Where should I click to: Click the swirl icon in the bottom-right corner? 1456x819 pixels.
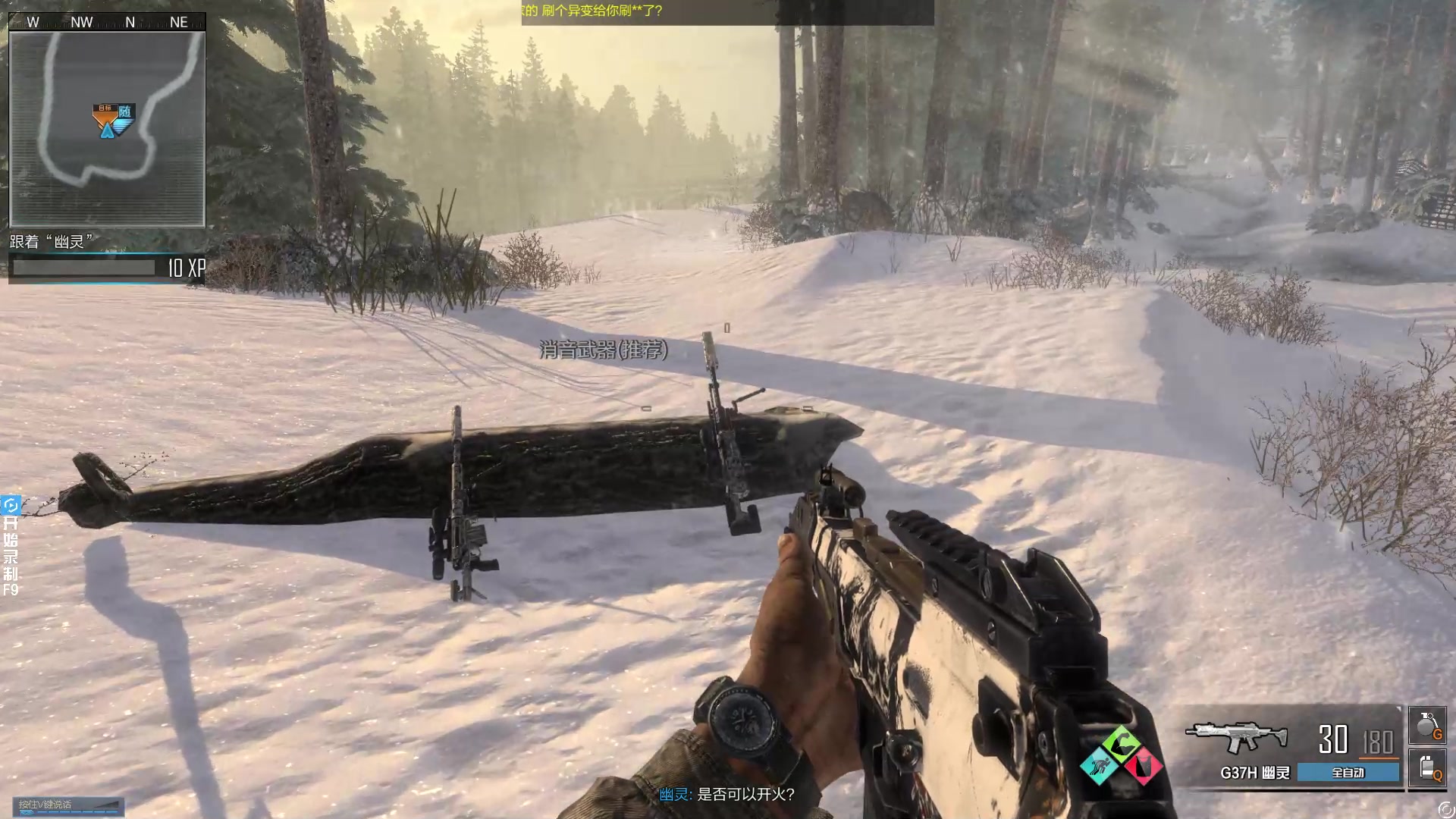coord(1445,808)
